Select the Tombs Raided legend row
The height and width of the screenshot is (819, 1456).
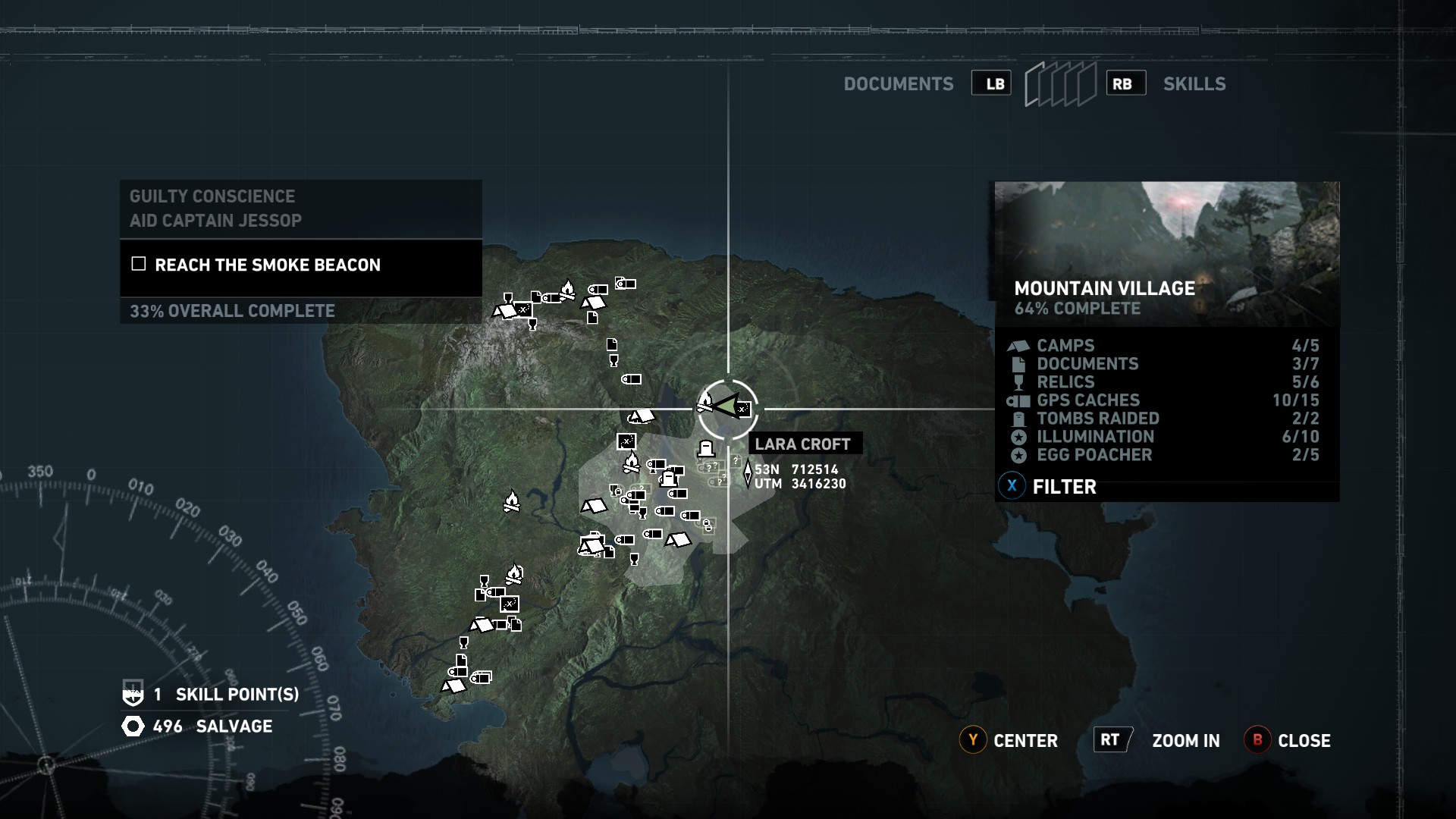pos(1165,419)
